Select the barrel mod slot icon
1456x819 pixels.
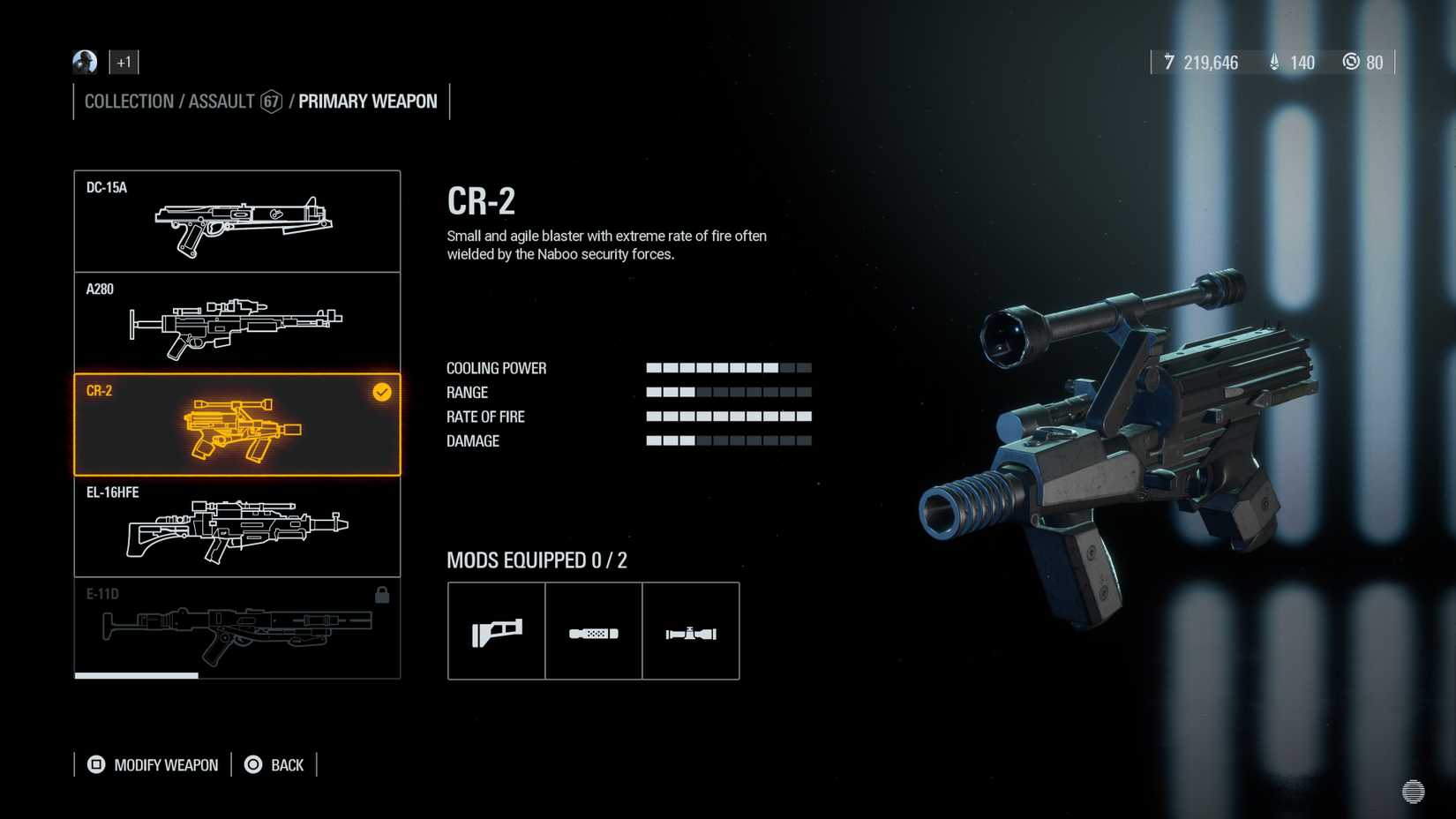593,630
